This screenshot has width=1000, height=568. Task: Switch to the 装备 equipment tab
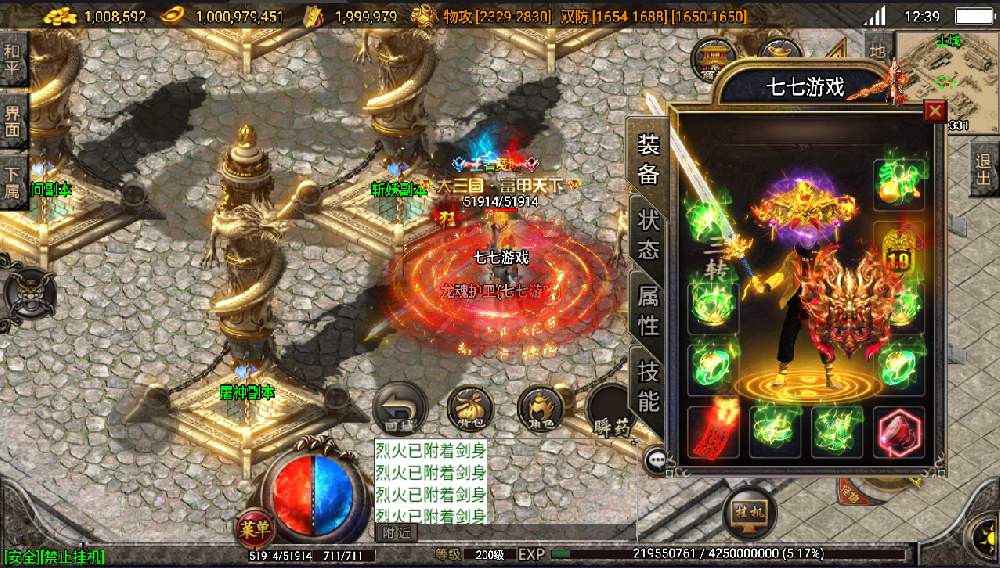click(x=648, y=160)
